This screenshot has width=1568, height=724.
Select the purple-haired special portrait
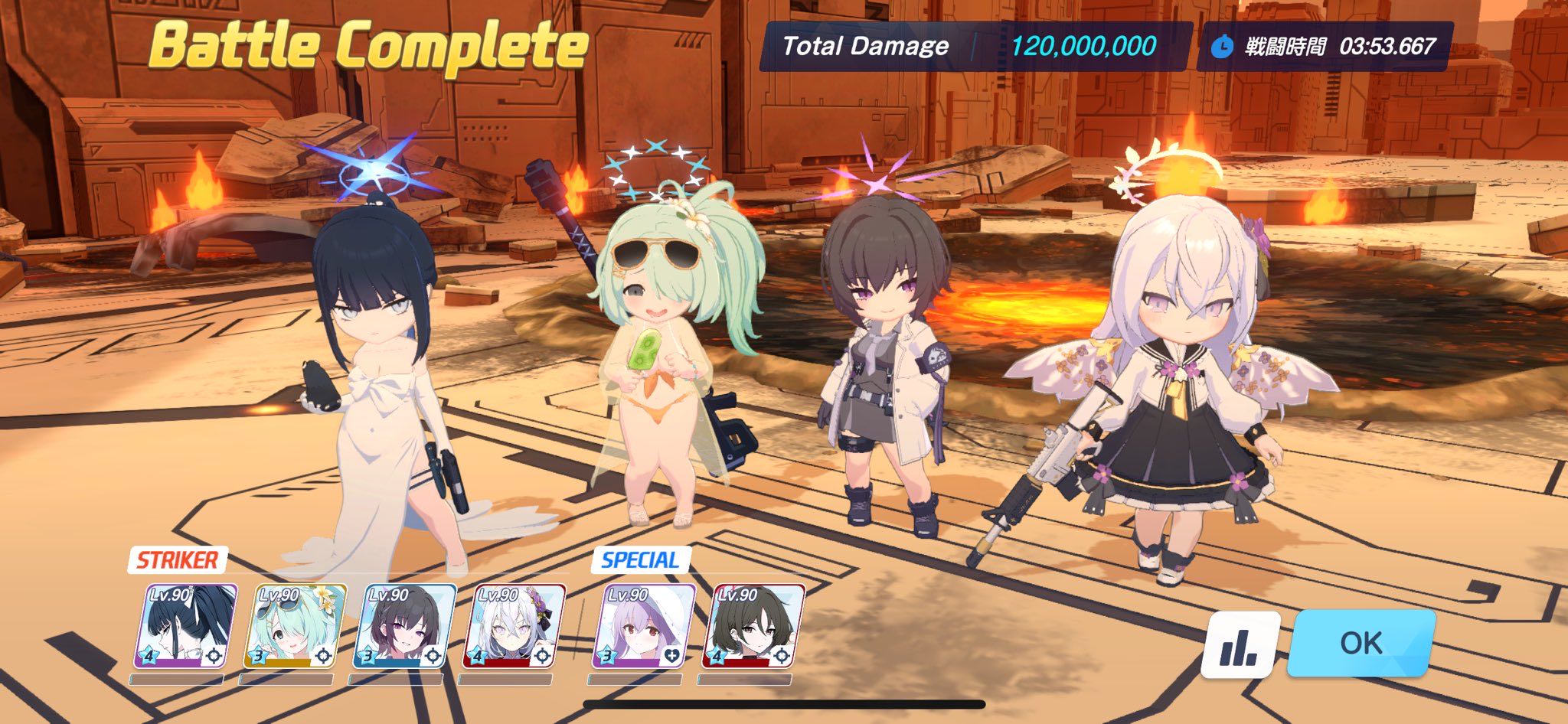pyautogui.click(x=645, y=625)
